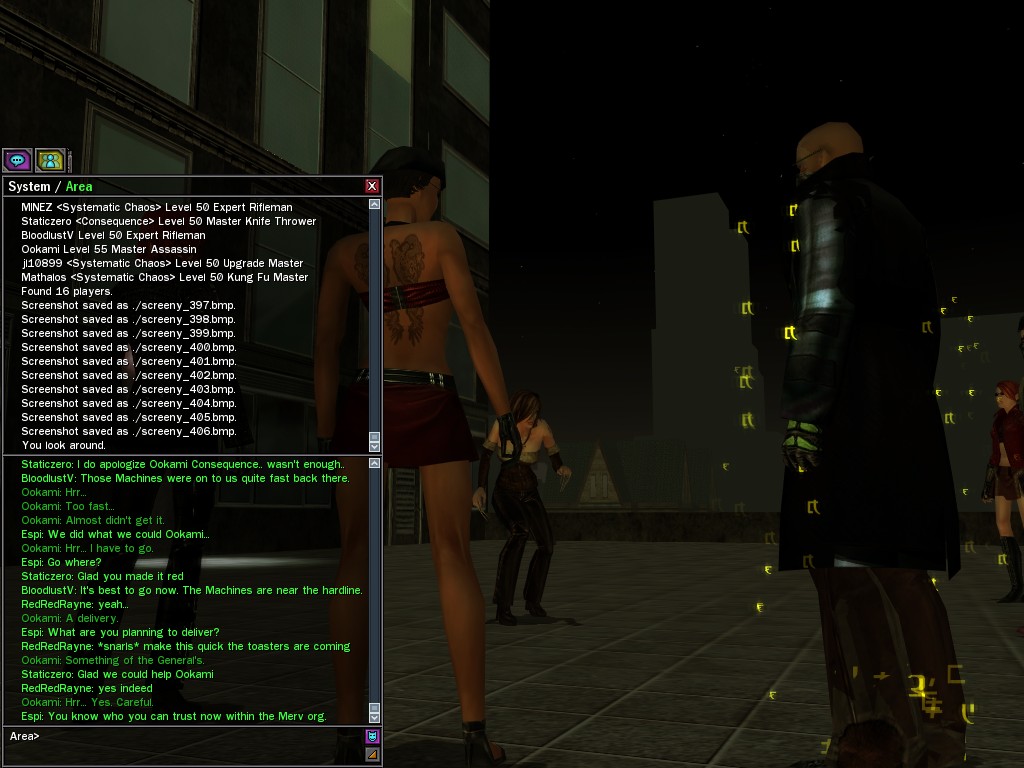Viewport: 1024px width, 768px height.
Task: Click the down arrow of the Area chat scrollbar
Action: tap(375, 717)
